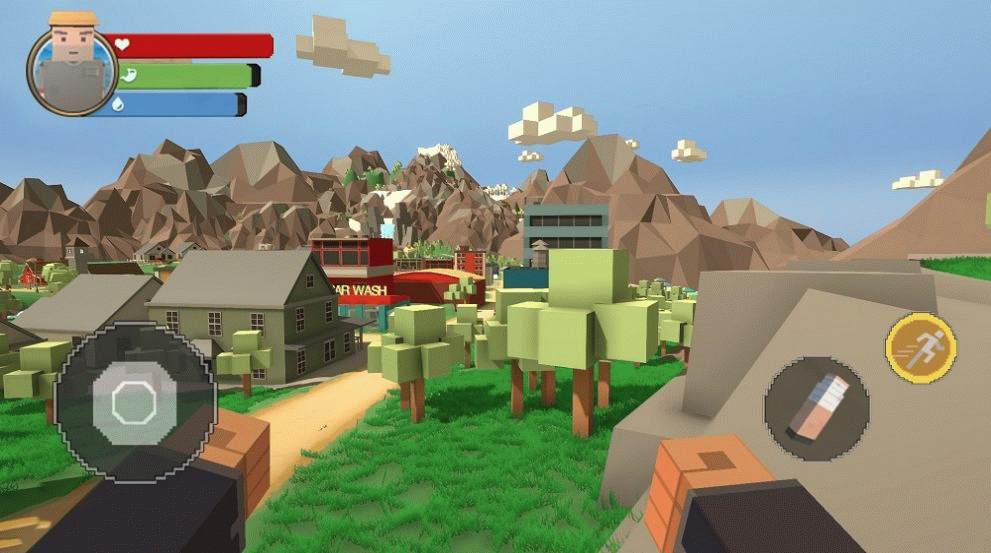Tap the bandage item action button

816,409
